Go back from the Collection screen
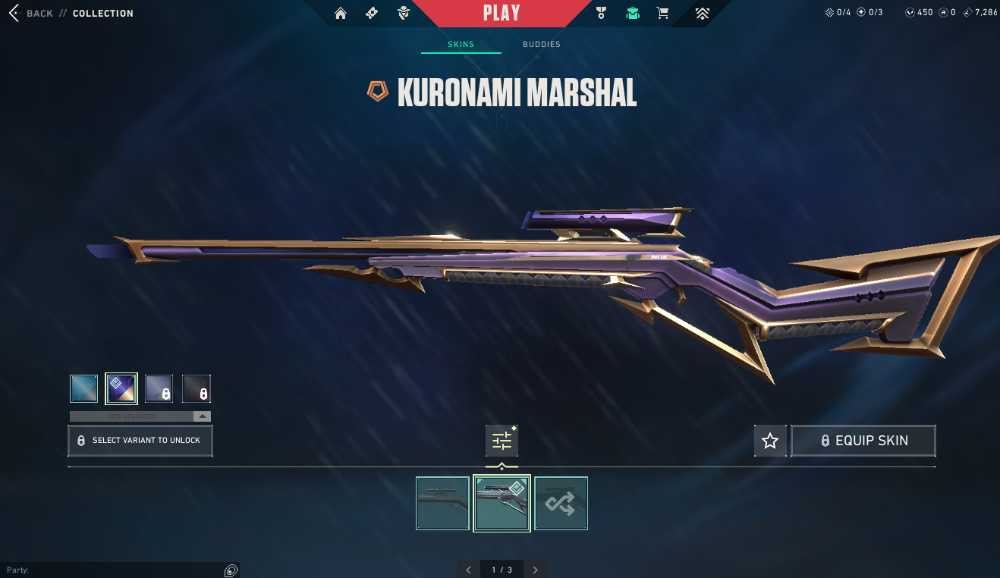Image resolution: width=1000 pixels, height=578 pixels. coord(30,13)
